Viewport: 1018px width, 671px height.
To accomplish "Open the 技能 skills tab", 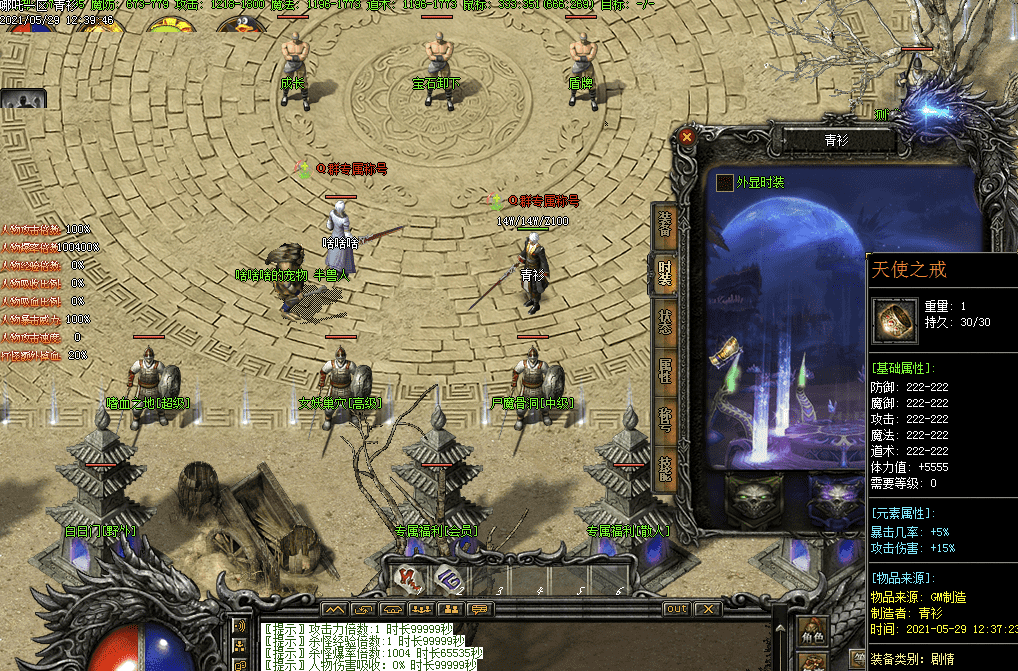I will tap(666, 466).
